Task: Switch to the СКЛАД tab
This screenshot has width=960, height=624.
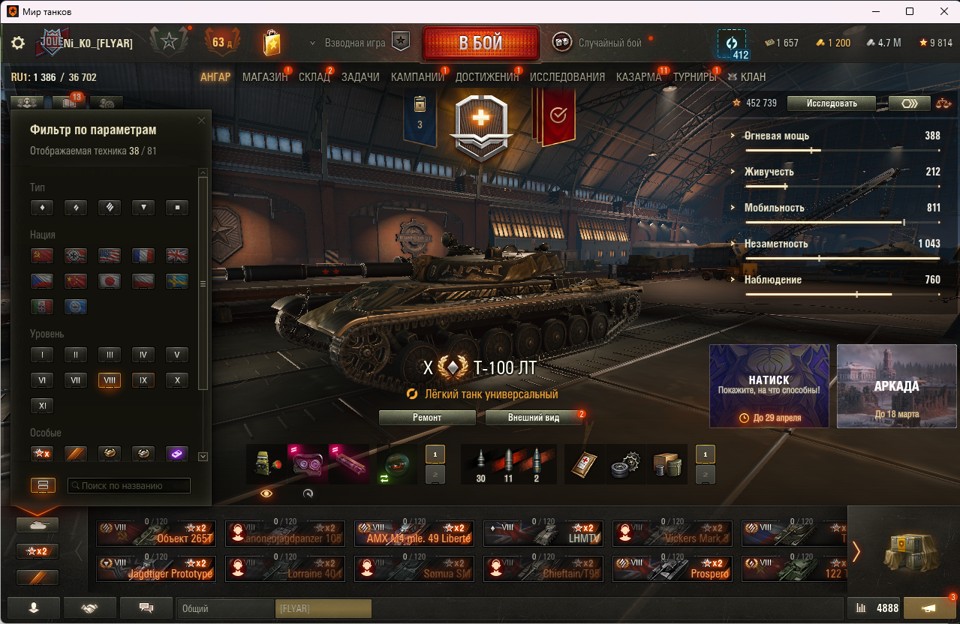Action: (x=314, y=77)
